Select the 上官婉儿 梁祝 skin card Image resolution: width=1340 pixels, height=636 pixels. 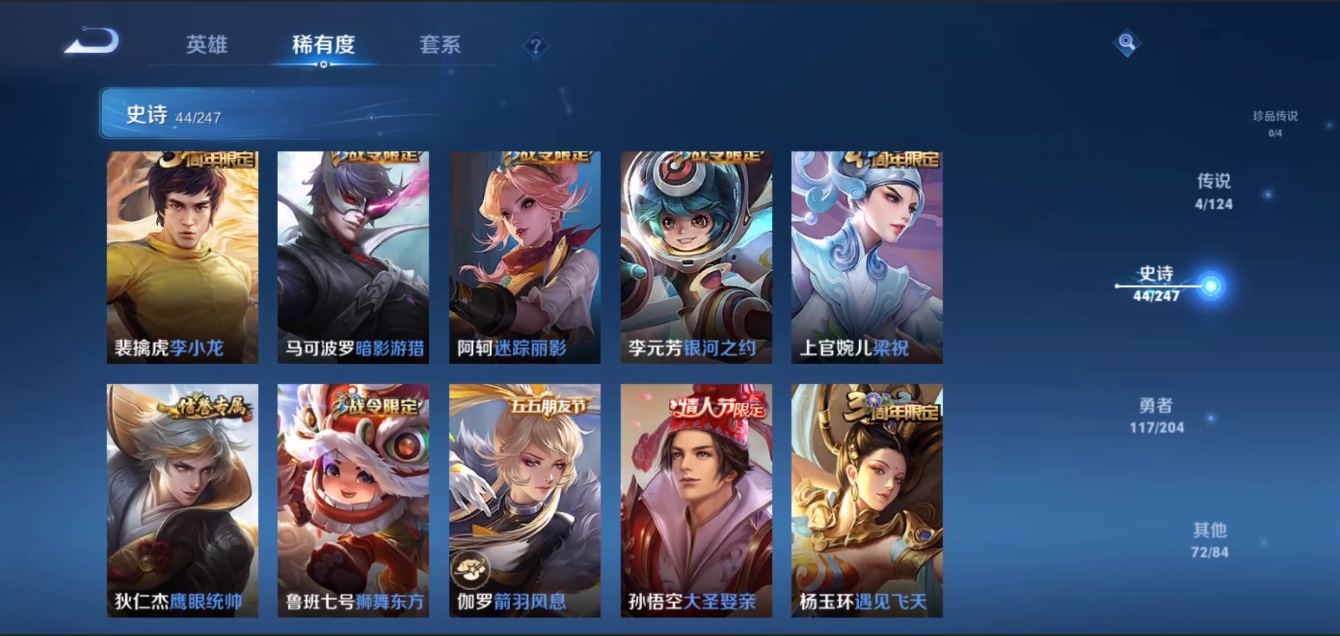point(867,257)
